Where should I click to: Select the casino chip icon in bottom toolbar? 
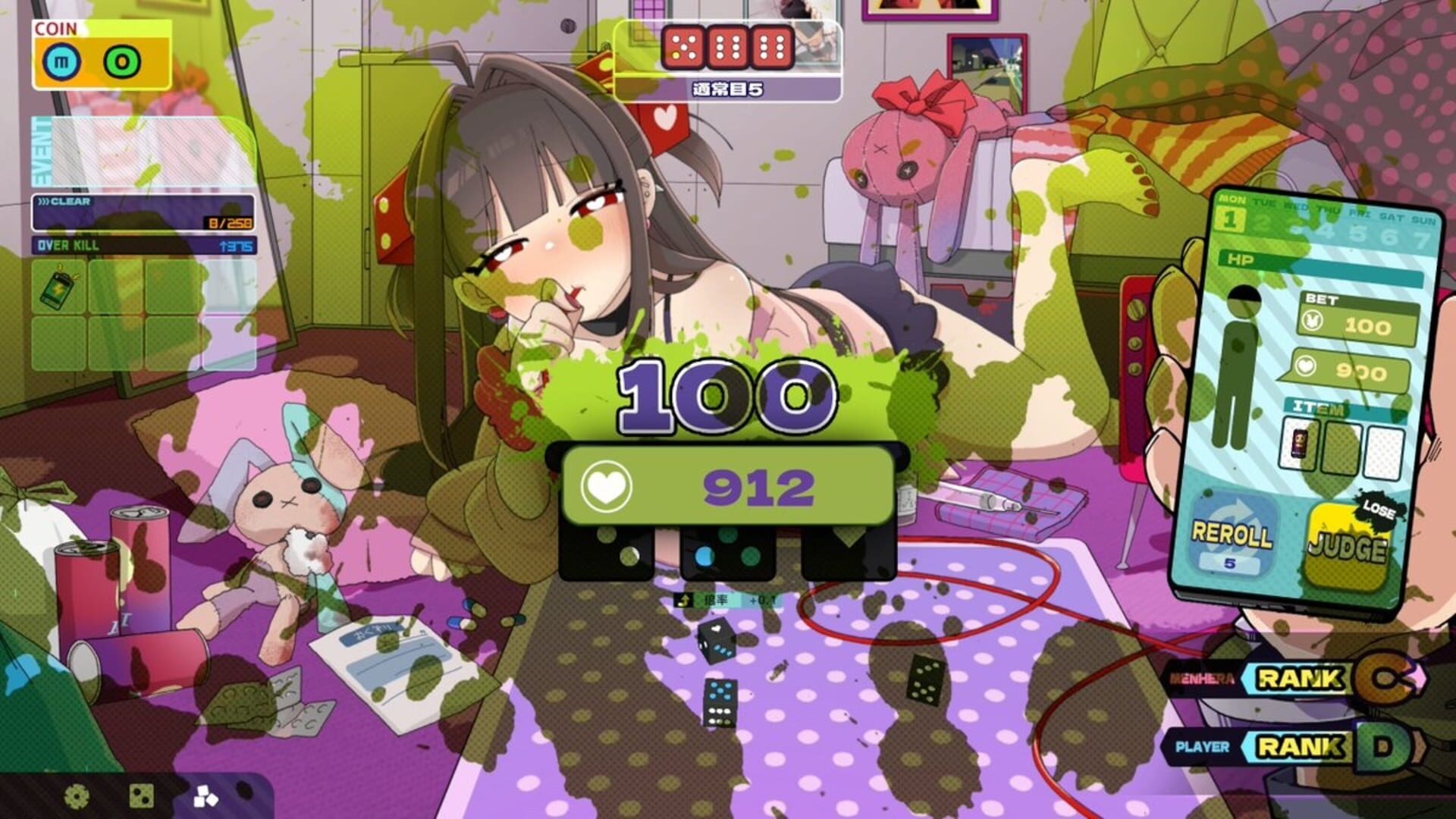(76, 795)
